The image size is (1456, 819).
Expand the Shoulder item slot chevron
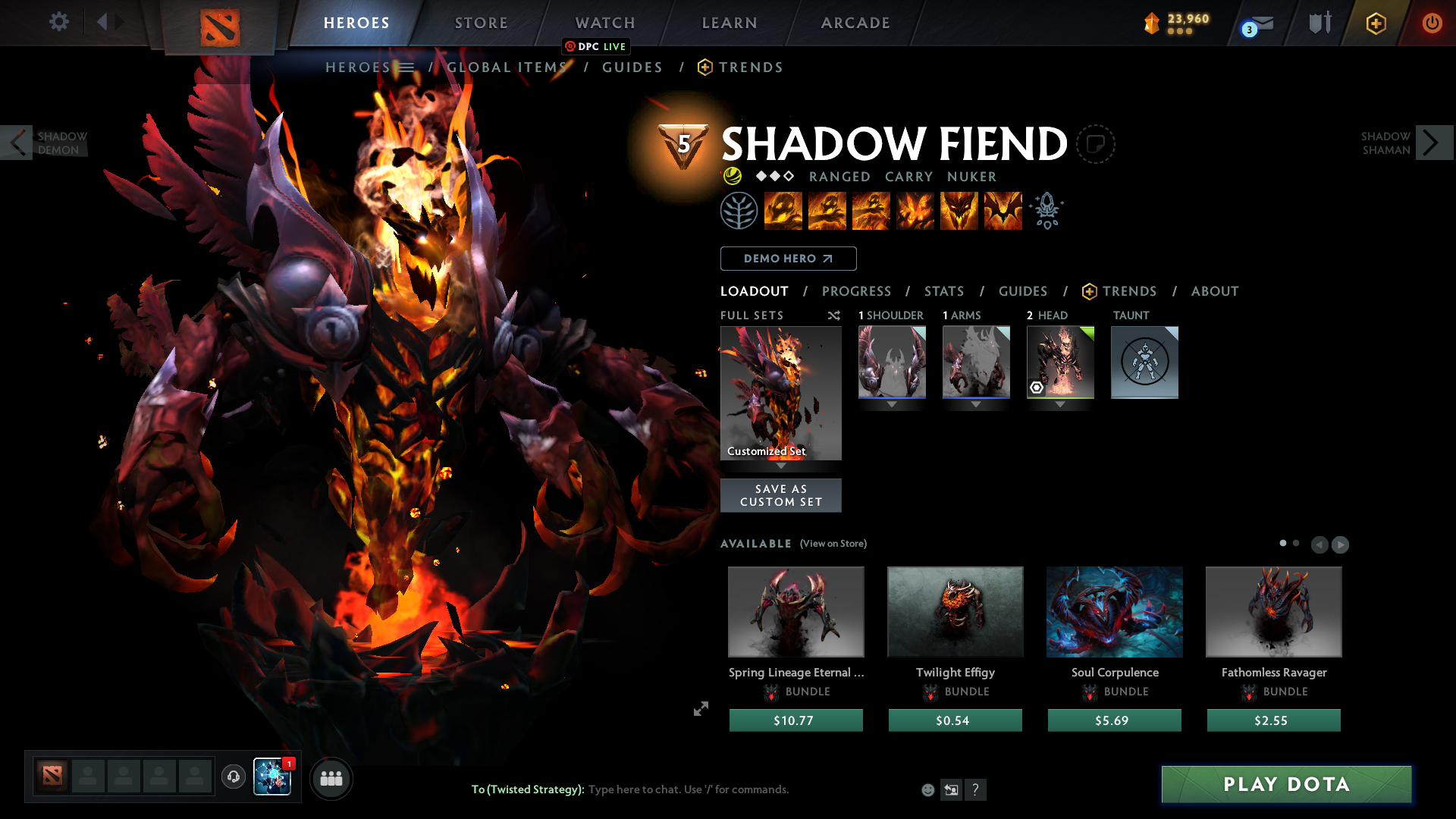click(x=892, y=404)
